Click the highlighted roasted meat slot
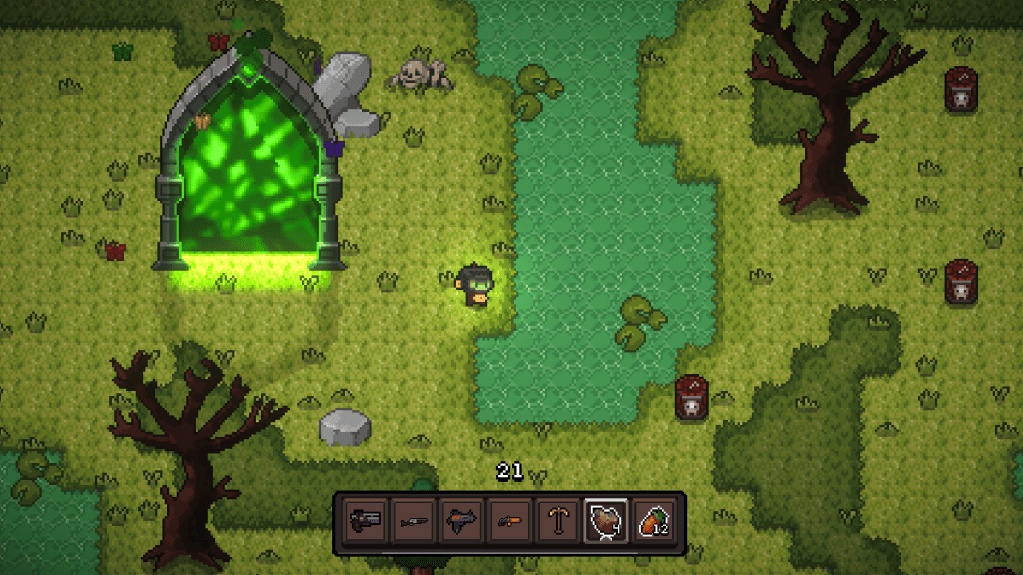1023x575 pixels. (605, 521)
